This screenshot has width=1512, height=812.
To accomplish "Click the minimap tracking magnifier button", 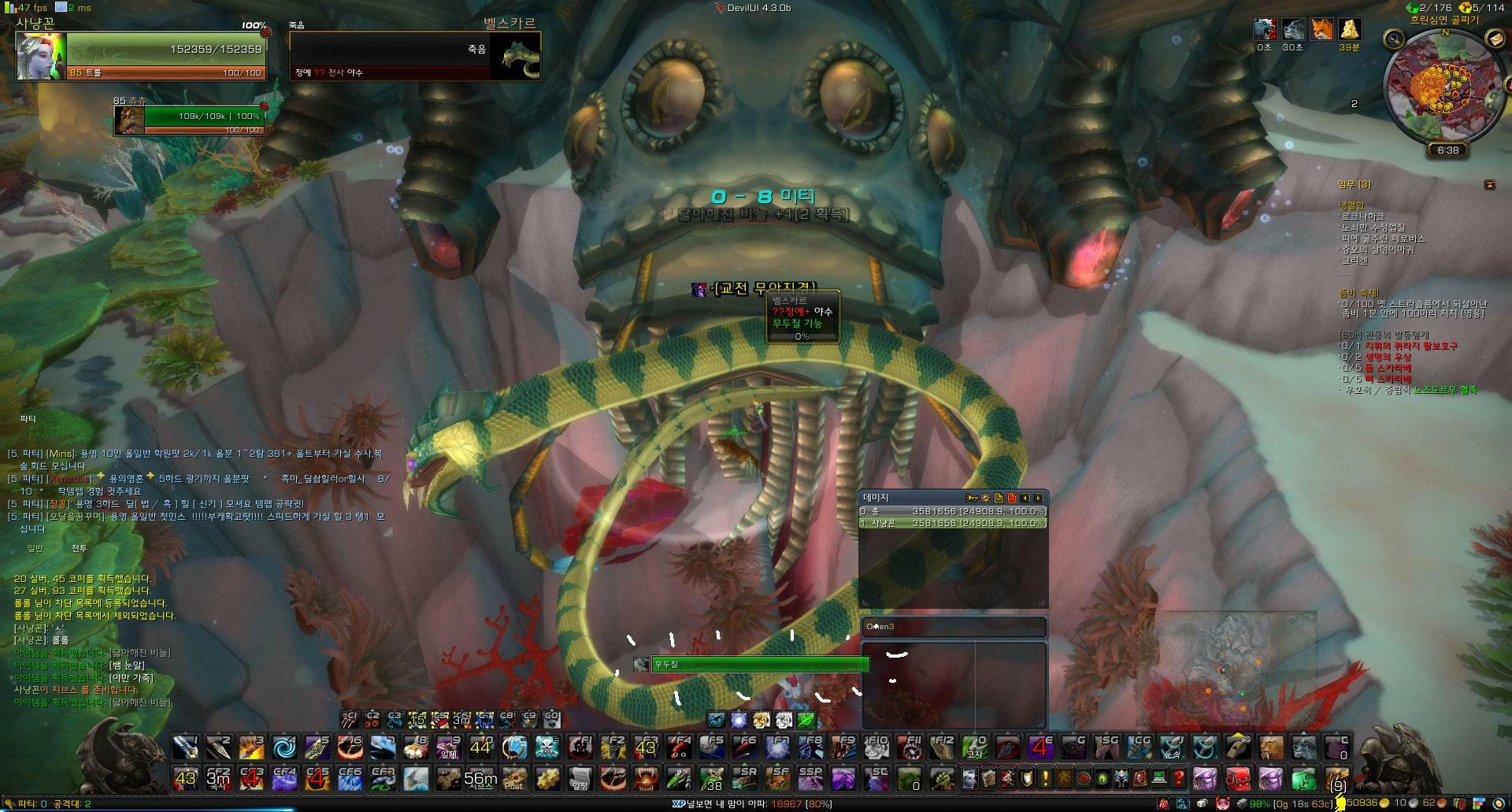I will click(x=1395, y=39).
